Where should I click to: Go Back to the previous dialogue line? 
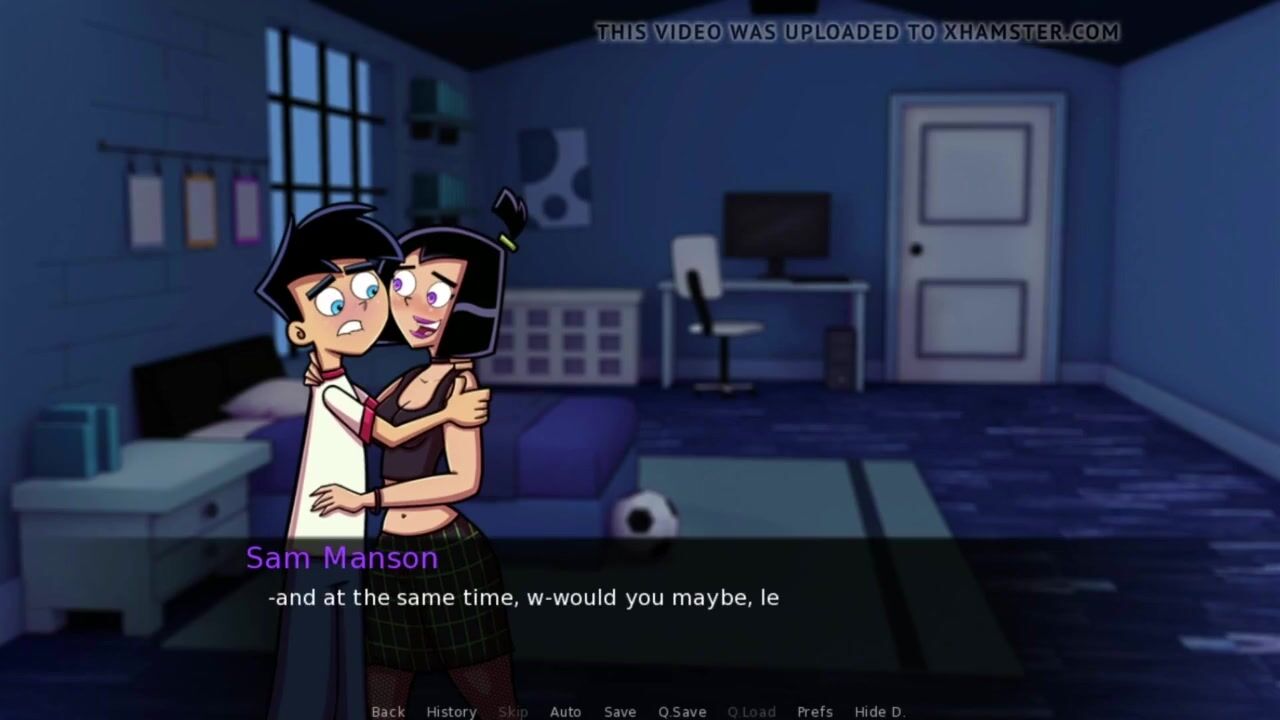tap(388, 711)
